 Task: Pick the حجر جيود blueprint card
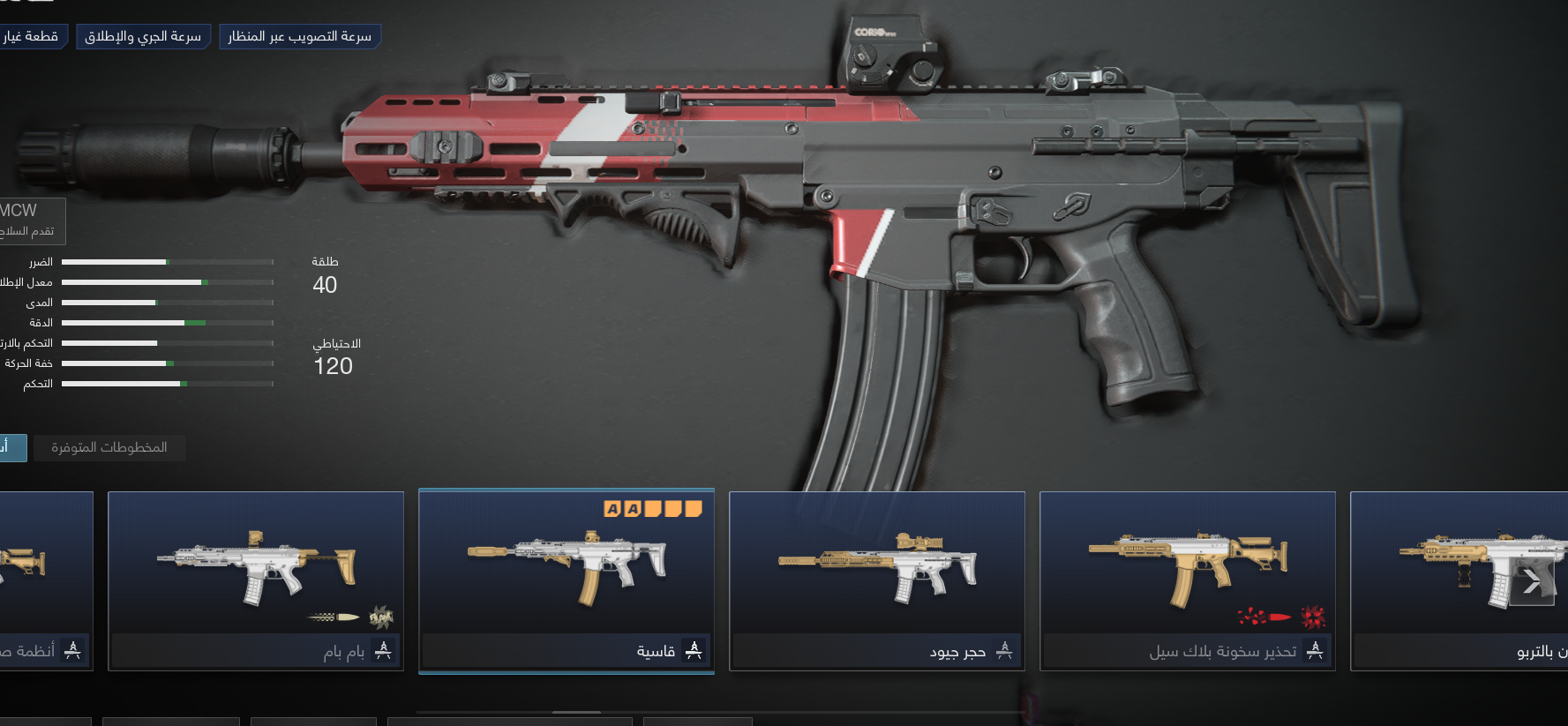coord(877,580)
